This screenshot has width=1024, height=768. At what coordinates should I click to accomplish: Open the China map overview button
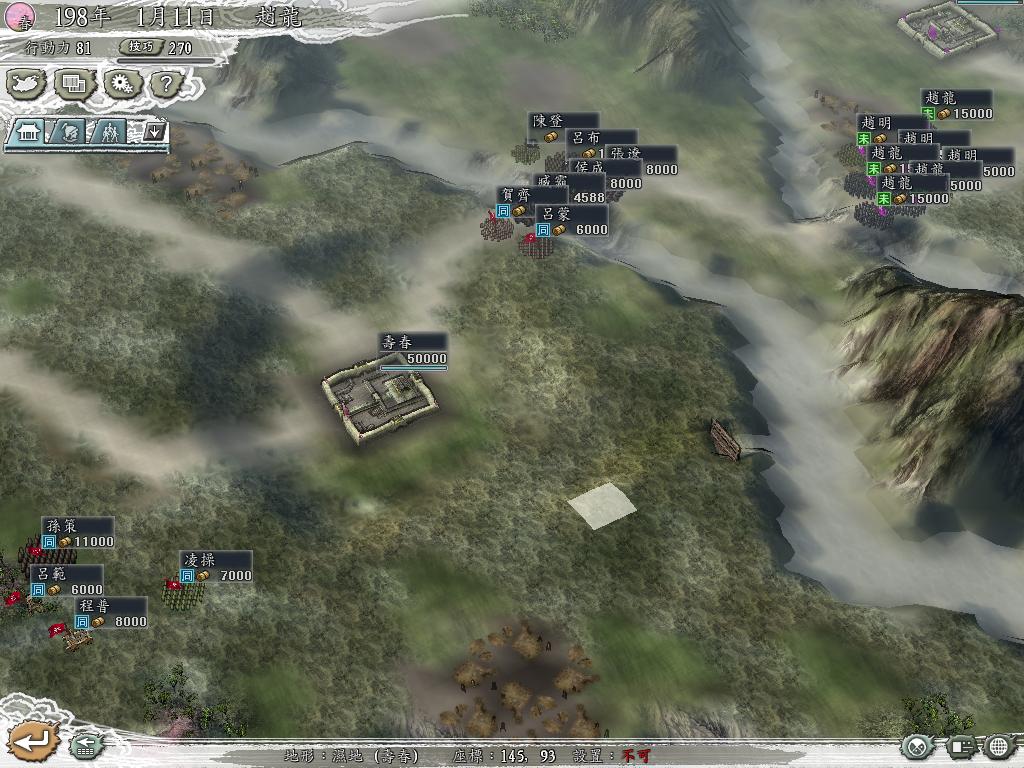click(x=27, y=84)
